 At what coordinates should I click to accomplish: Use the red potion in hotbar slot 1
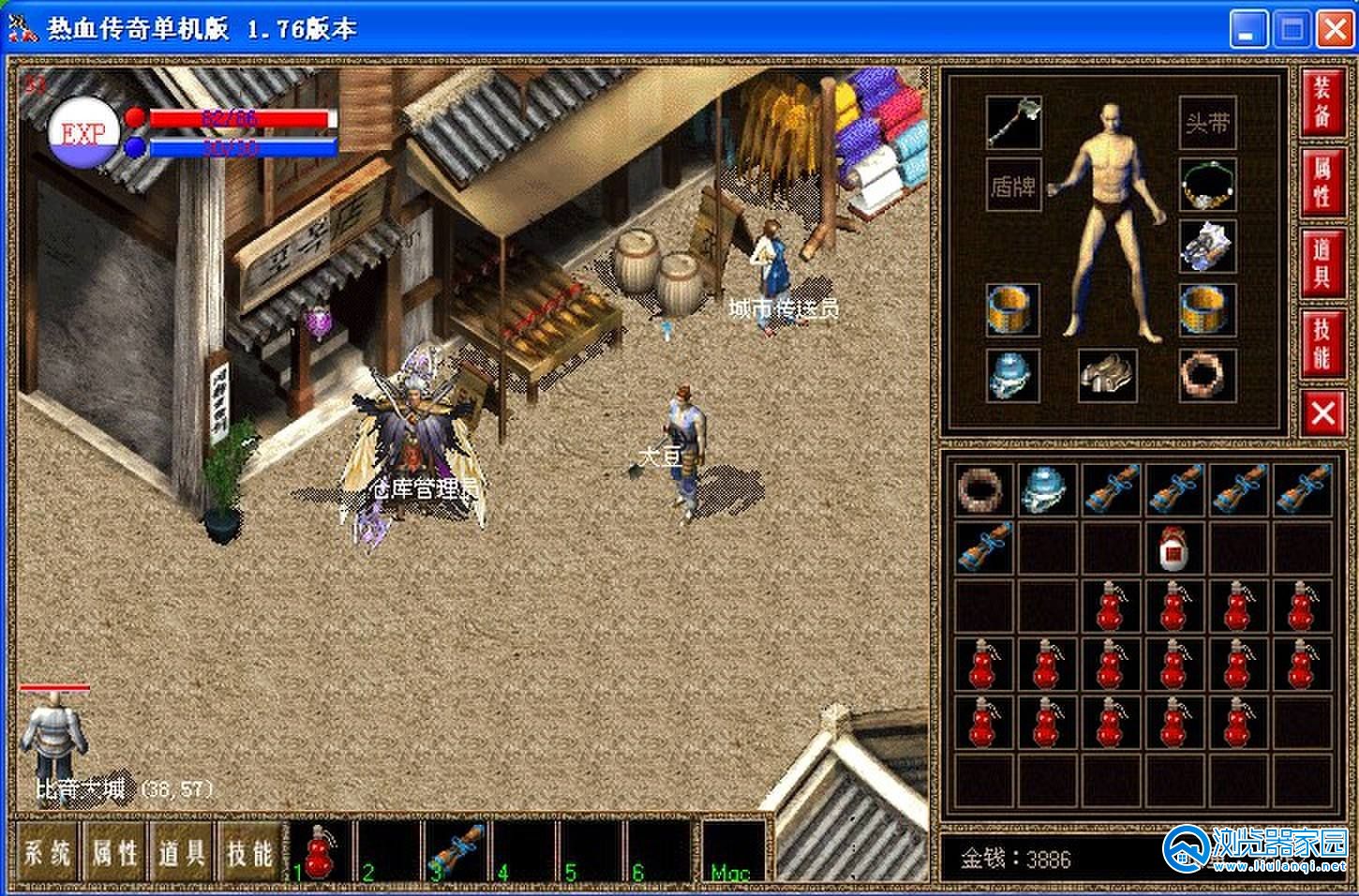tap(321, 852)
